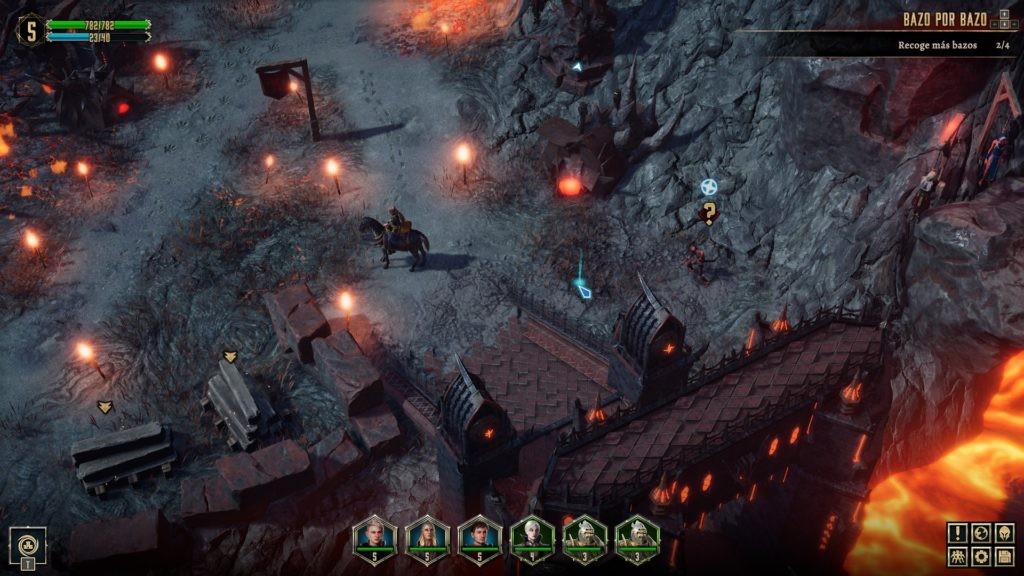This screenshot has height=576, width=1024.
Task: Open the army troops icon
Action: click(956, 557)
